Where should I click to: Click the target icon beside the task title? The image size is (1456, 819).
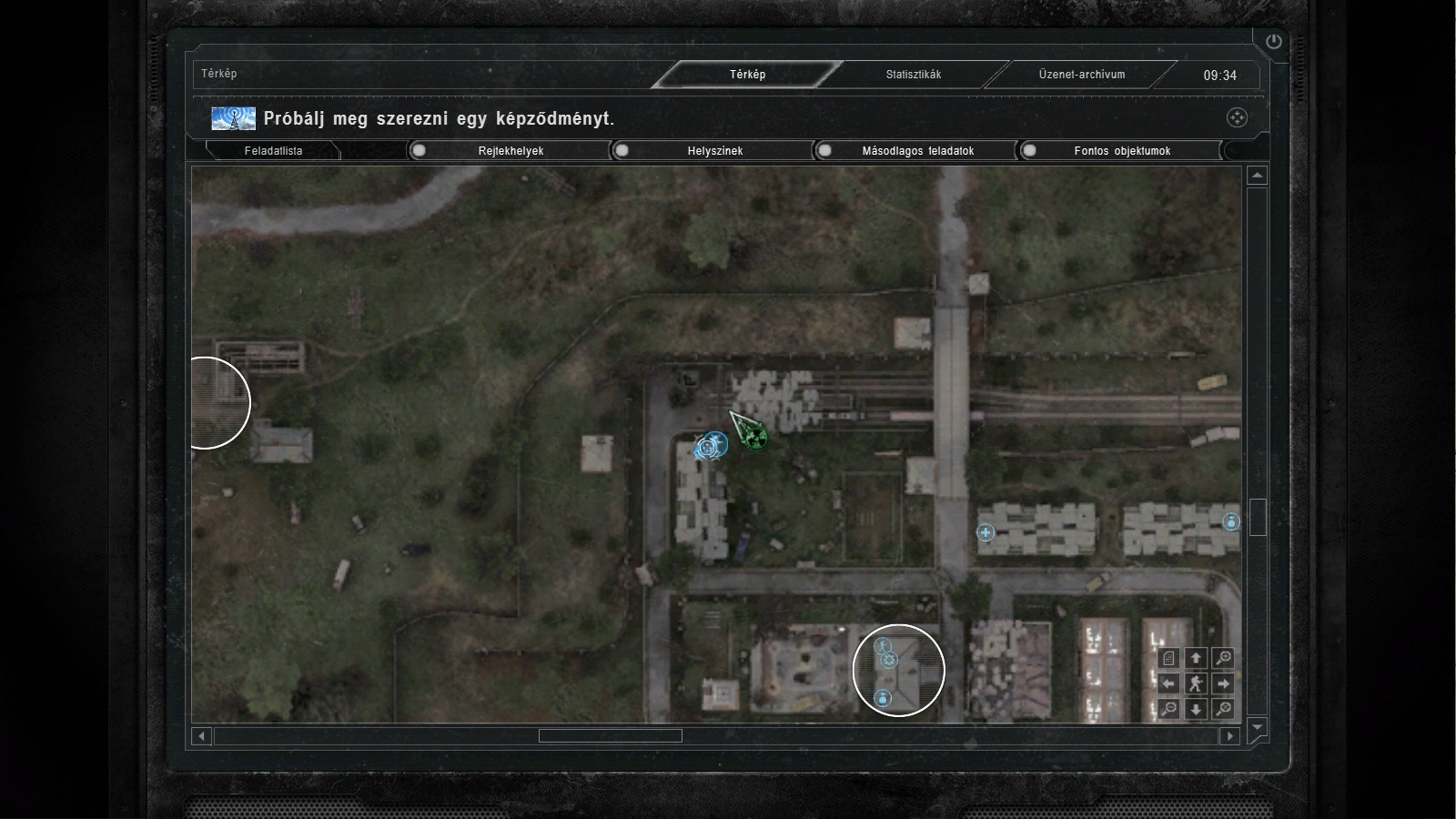point(1237,117)
